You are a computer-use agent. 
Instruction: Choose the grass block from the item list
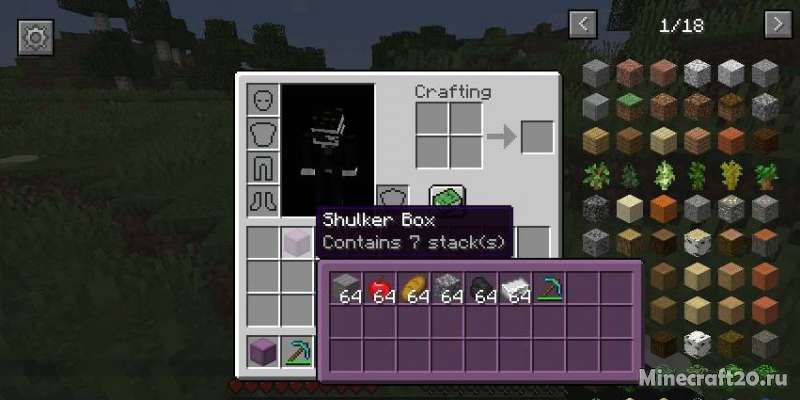click(631, 104)
